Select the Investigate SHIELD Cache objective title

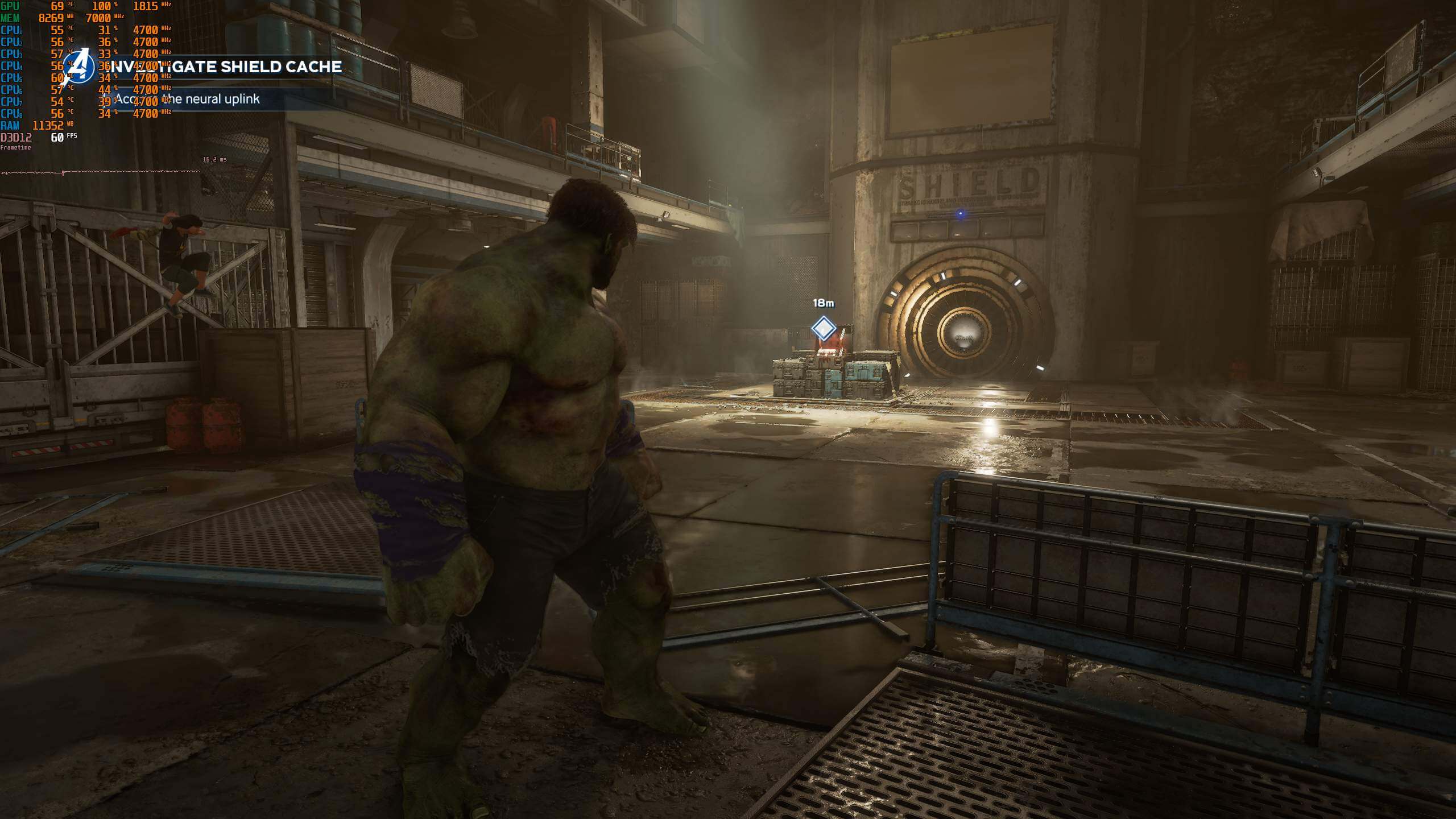tap(225, 67)
